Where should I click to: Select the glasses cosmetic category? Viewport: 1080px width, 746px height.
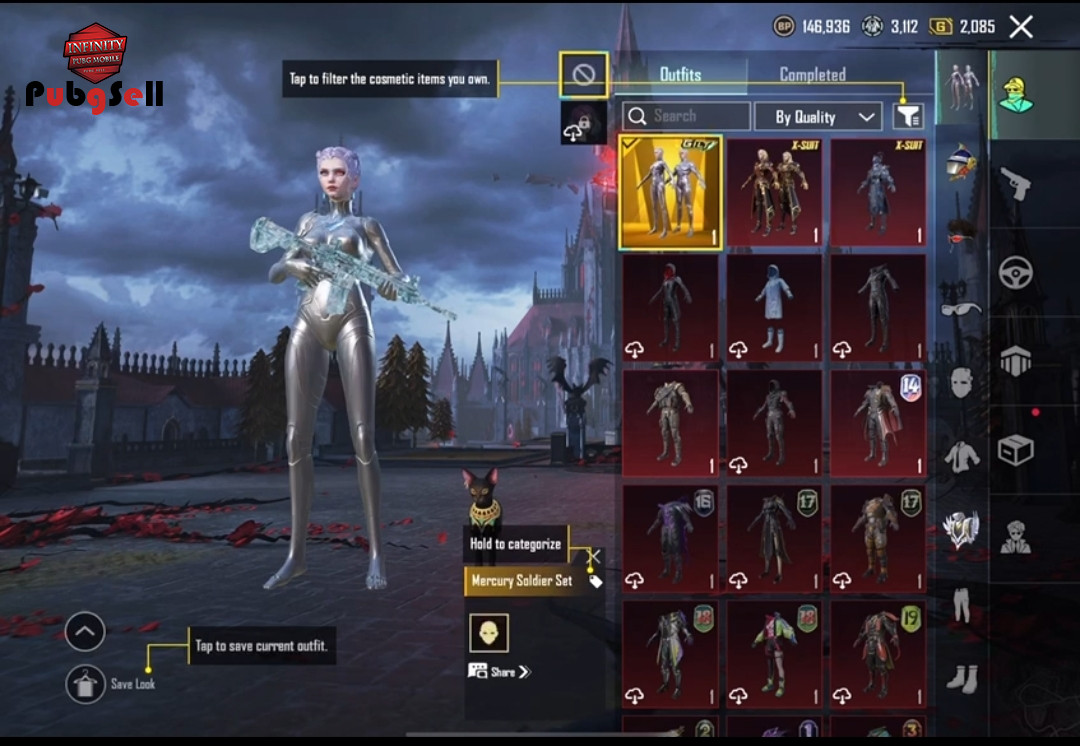point(962,308)
